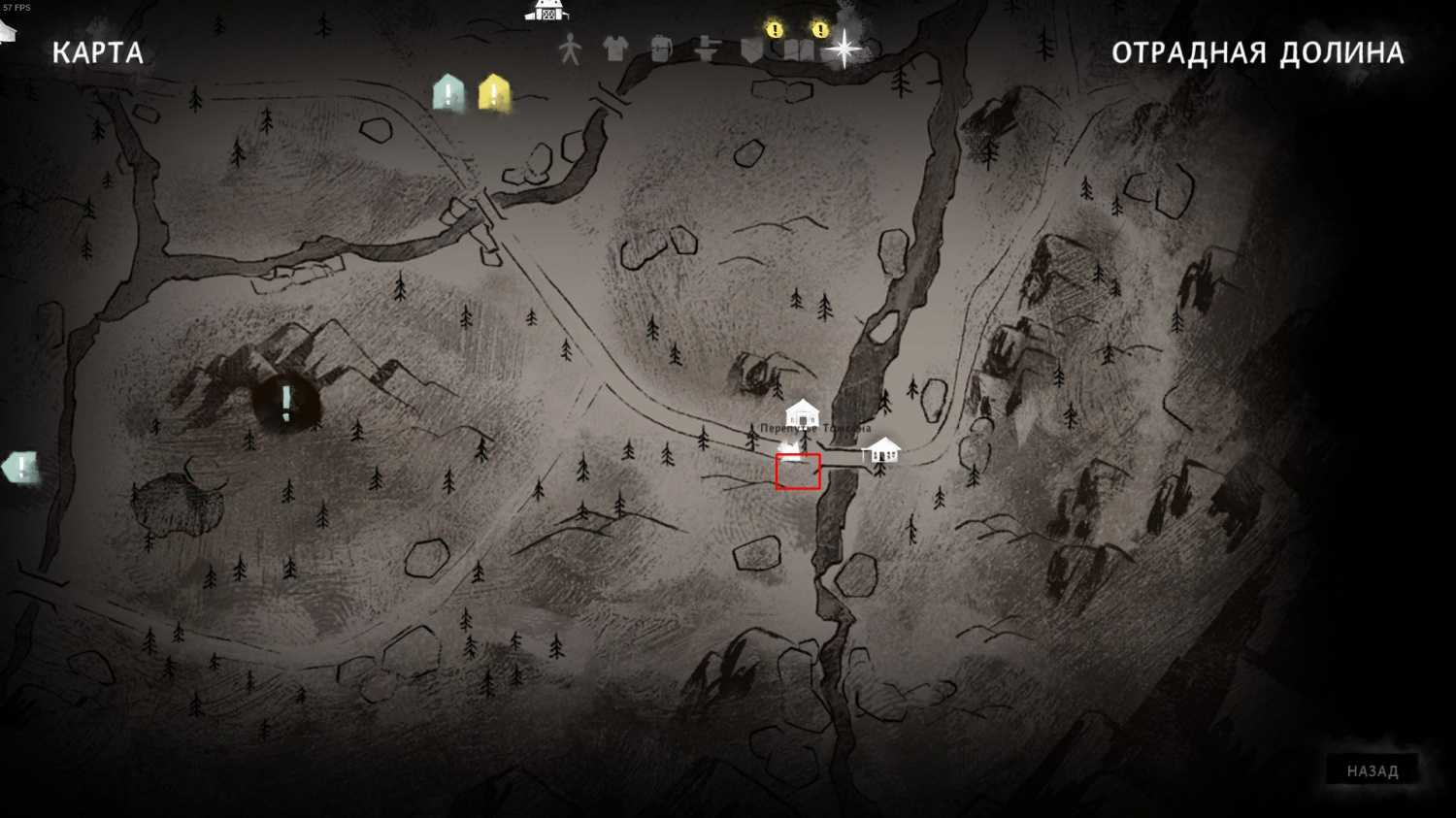The image size is (1456, 818).
Task: Select the barn marker at the map's top edge
Action: (x=547, y=10)
